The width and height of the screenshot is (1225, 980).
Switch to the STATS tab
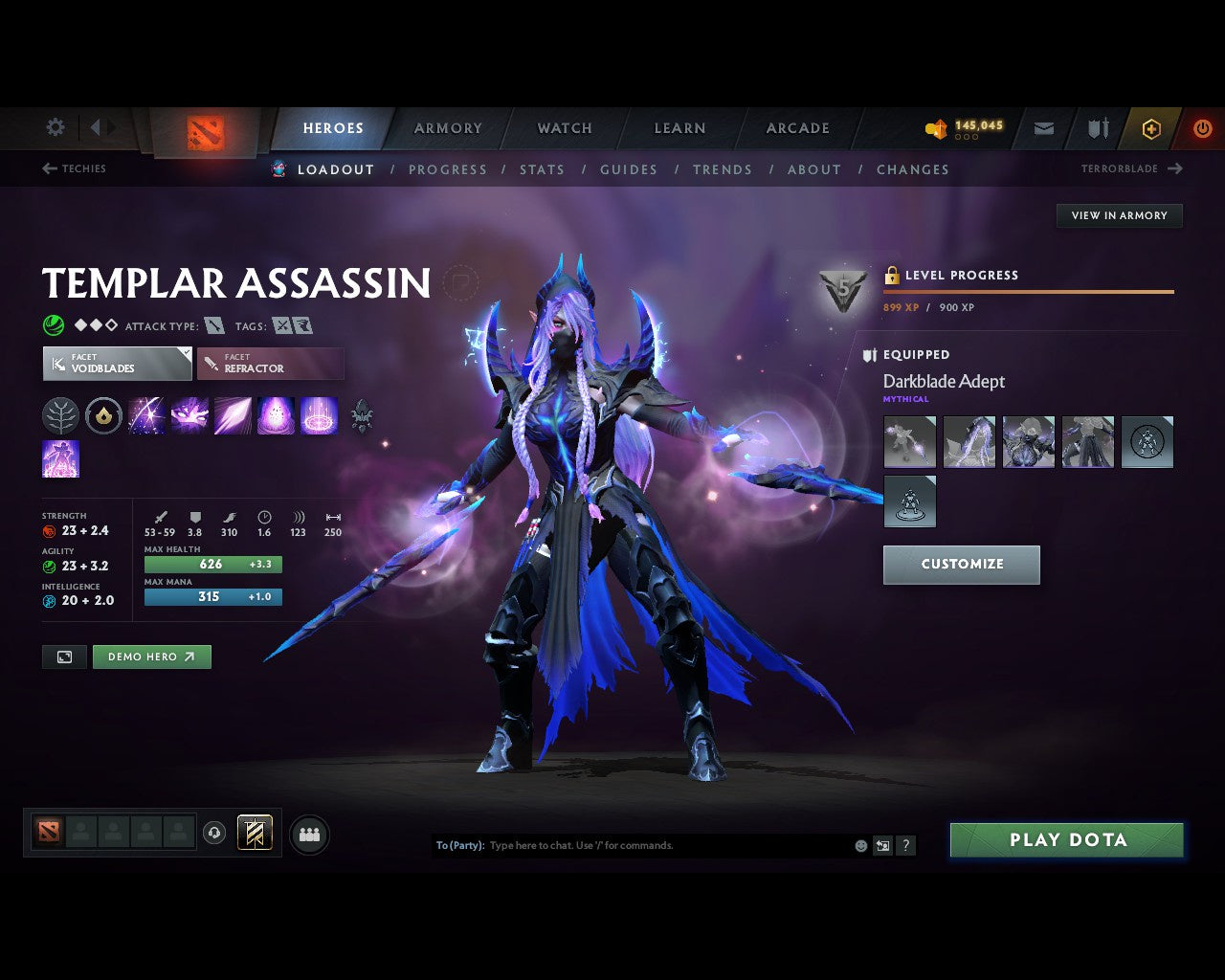(542, 169)
